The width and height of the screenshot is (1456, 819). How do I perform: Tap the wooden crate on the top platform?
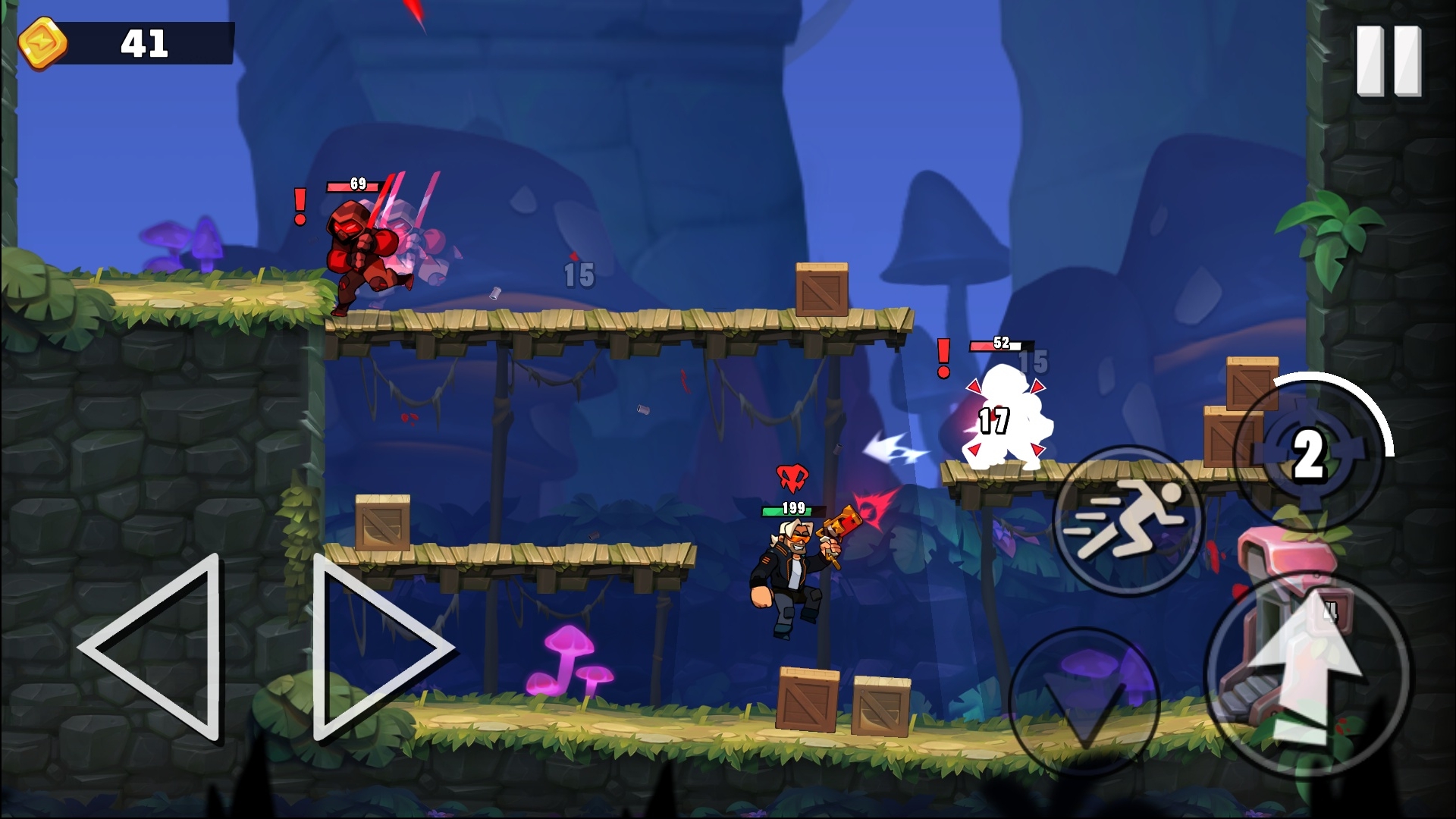tap(821, 290)
